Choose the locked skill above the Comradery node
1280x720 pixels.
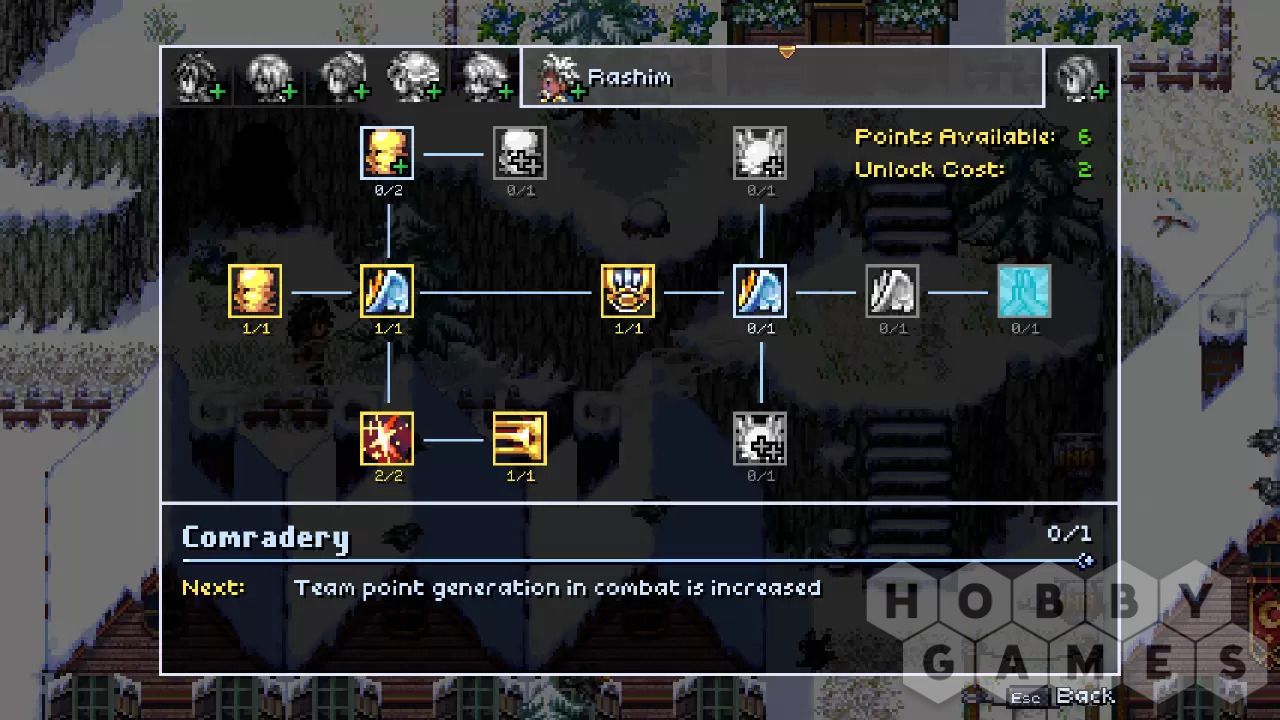760,153
